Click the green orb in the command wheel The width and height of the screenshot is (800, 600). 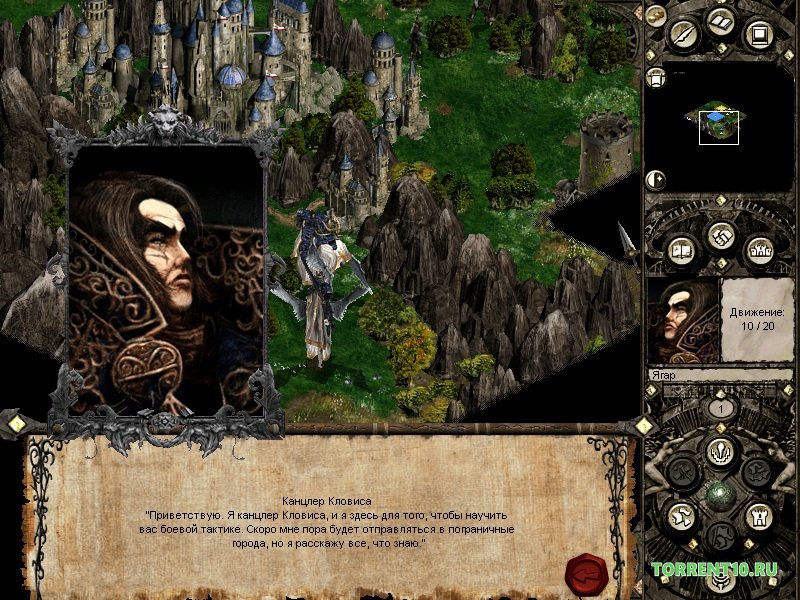[719, 494]
